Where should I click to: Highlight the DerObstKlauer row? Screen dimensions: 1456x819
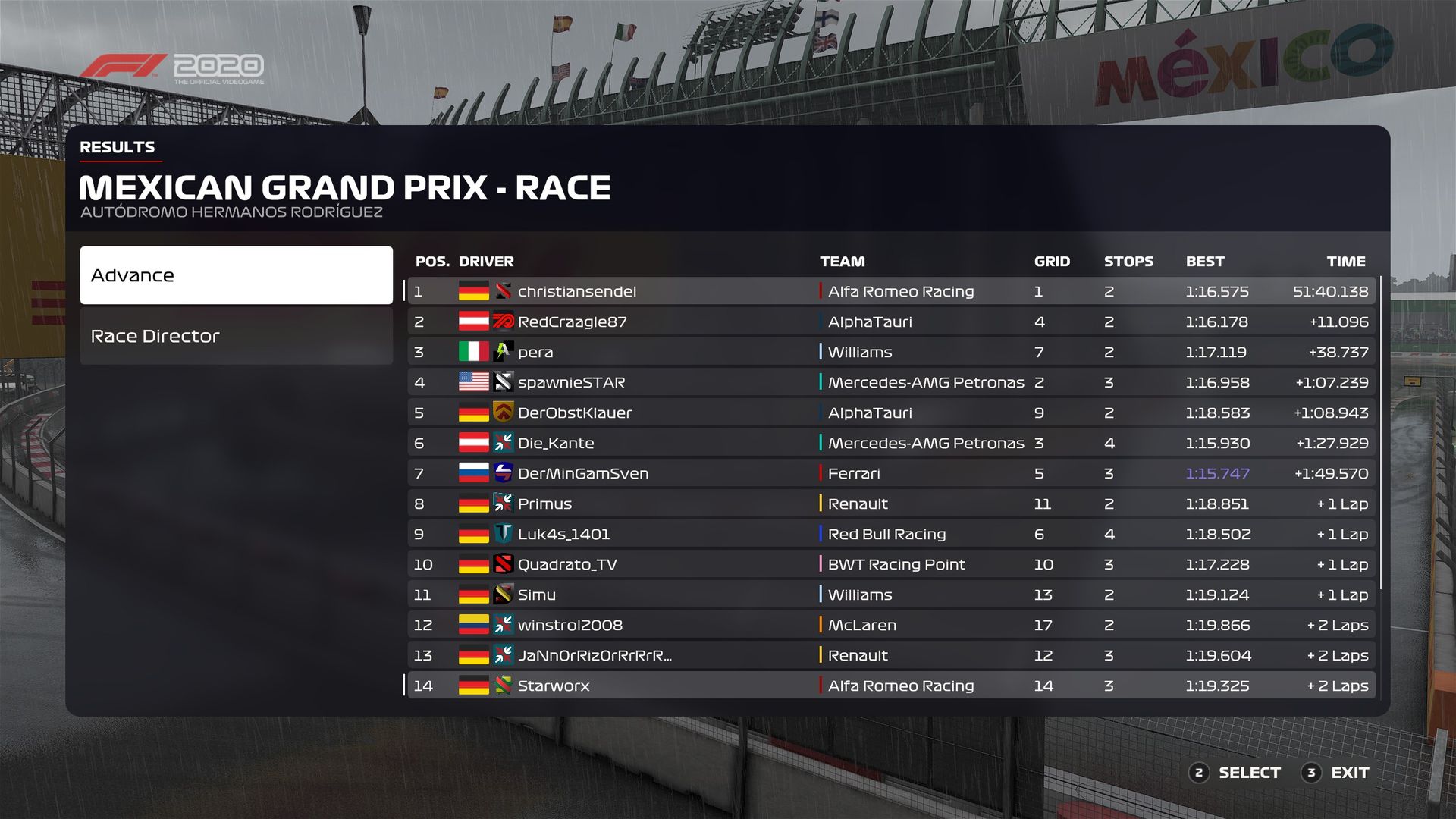click(891, 413)
